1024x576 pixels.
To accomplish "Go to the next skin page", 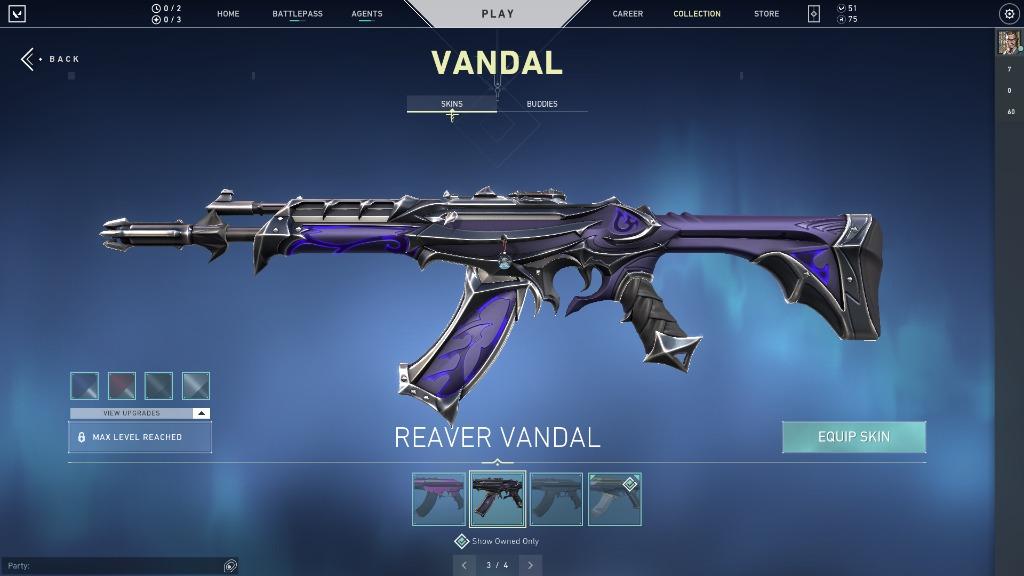I will [531, 565].
